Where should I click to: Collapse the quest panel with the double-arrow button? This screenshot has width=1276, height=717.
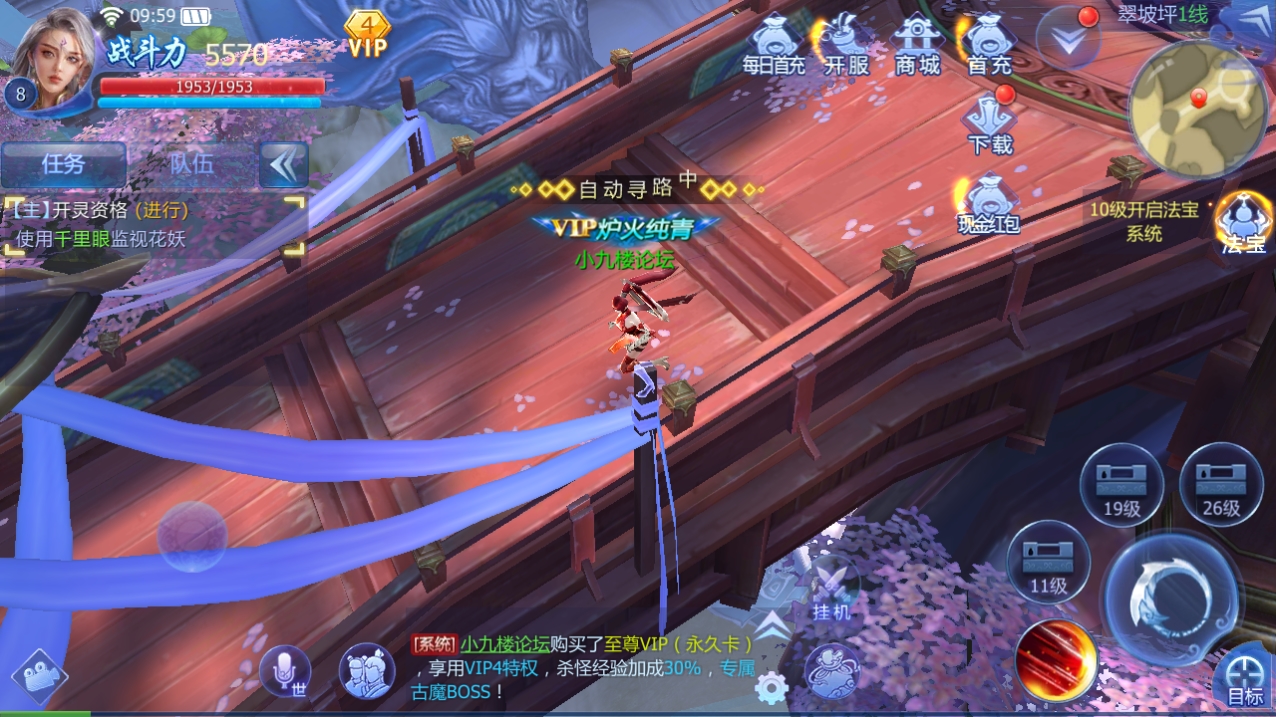click(x=283, y=165)
